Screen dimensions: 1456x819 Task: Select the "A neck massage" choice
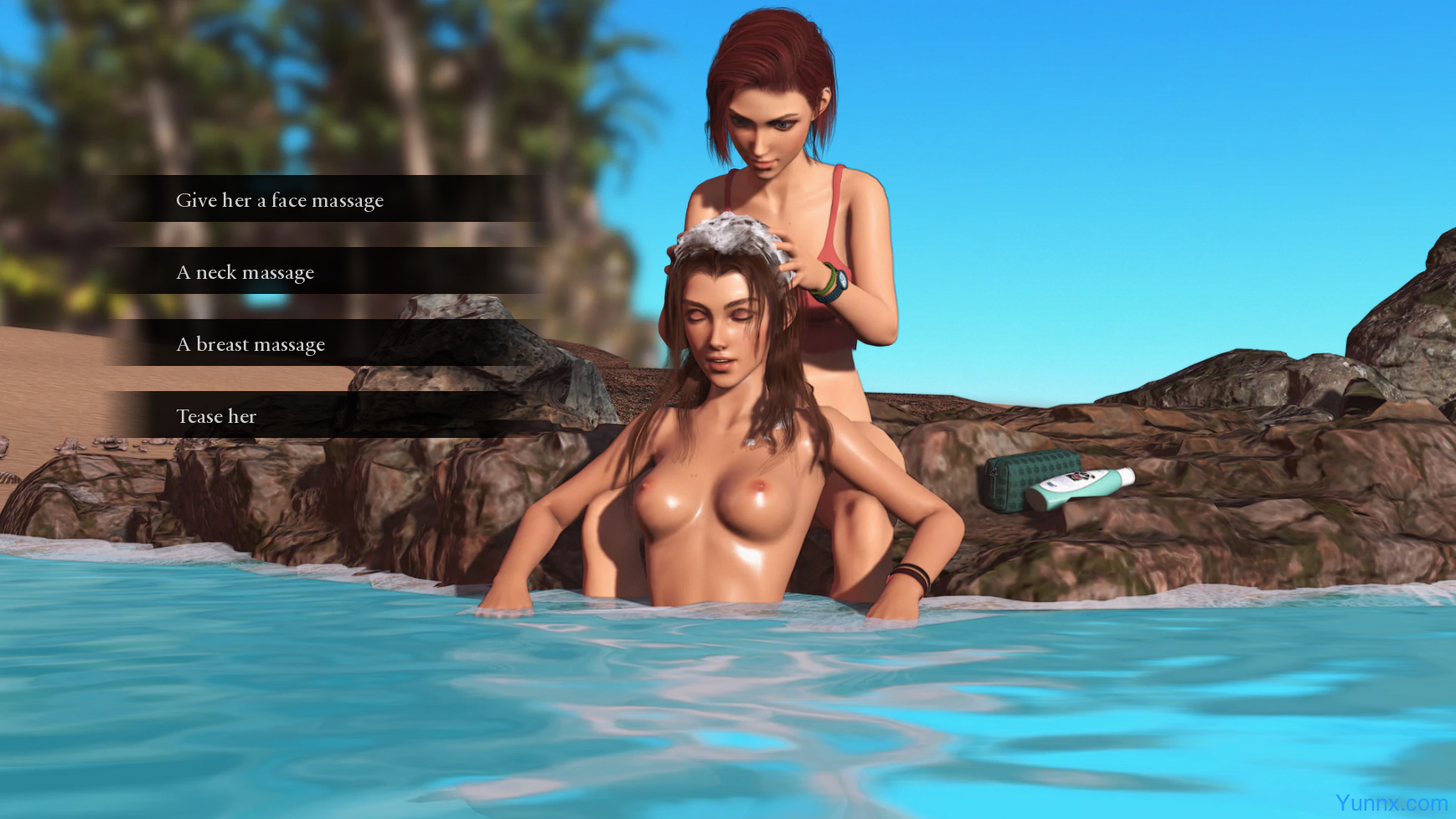pos(245,271)
